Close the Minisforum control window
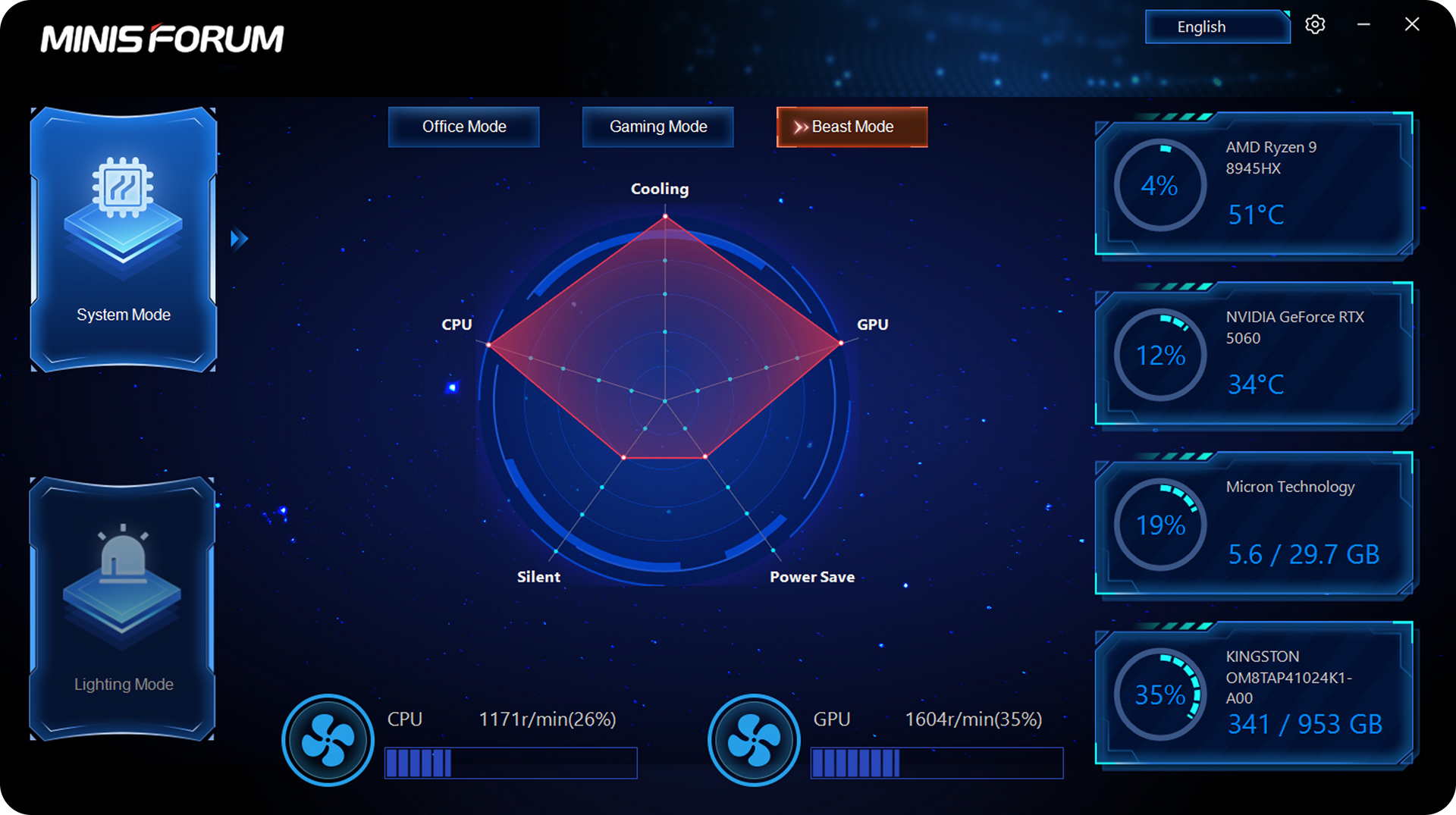This screenshot has height=815, width=1456. pyautogui.click(x=1411, y=25)
